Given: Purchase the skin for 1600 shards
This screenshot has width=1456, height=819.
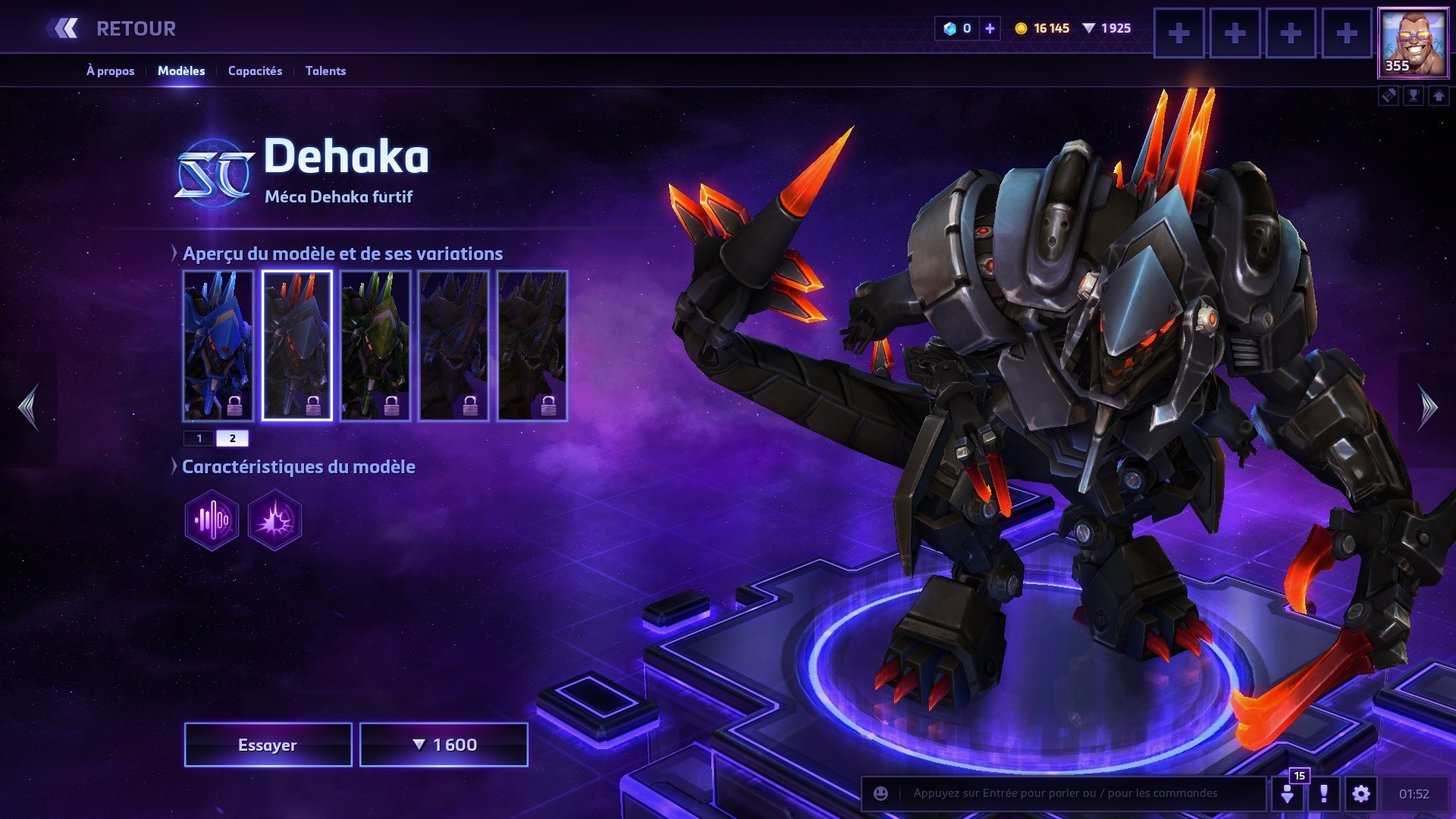Looking at the screenshot, I should 444,744.
